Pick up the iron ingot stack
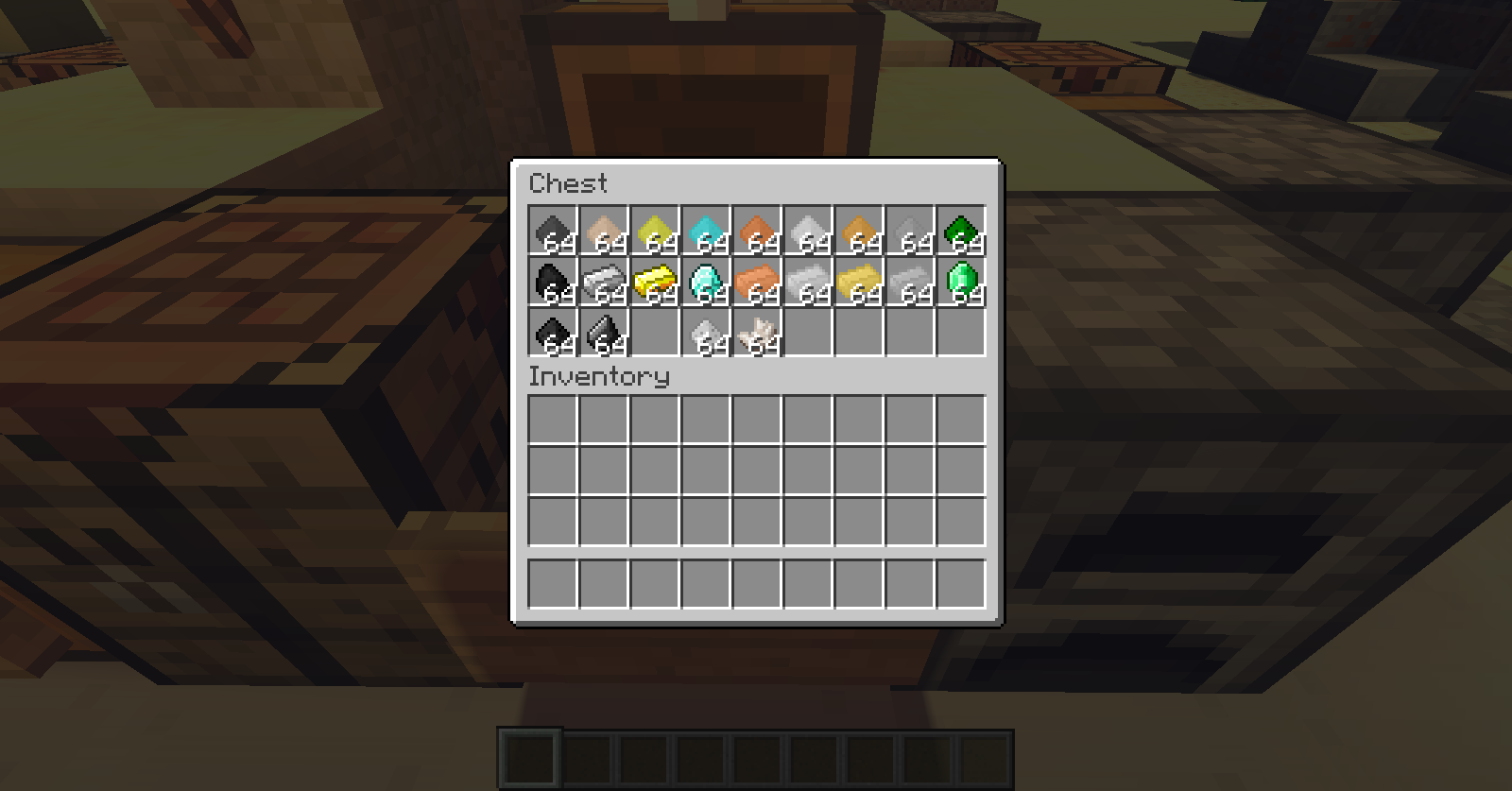The image size is (1512, 791). tap(605, 284)
